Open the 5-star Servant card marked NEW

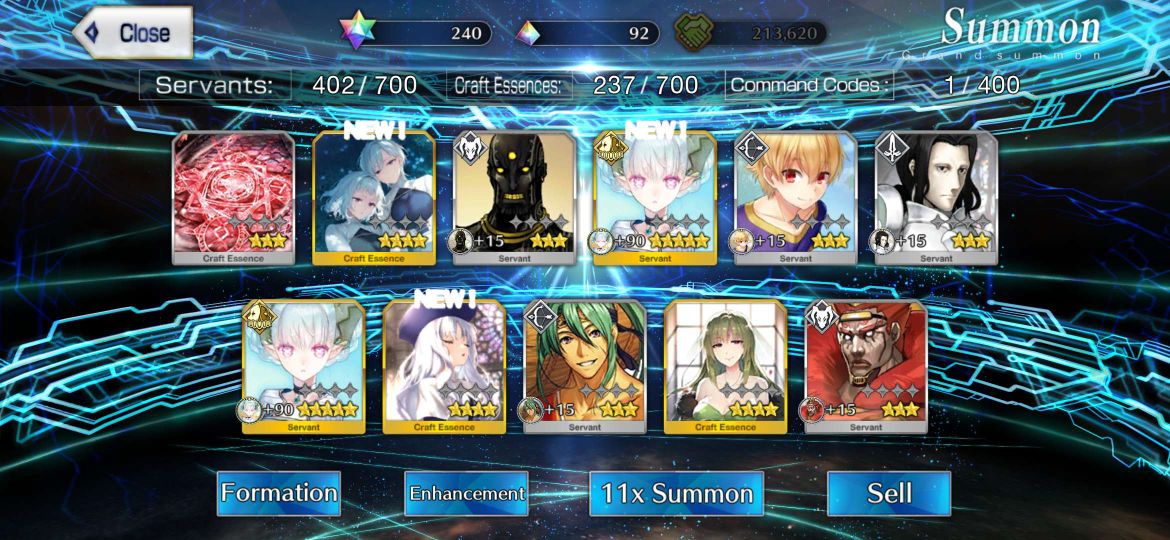tap(655, 197)
